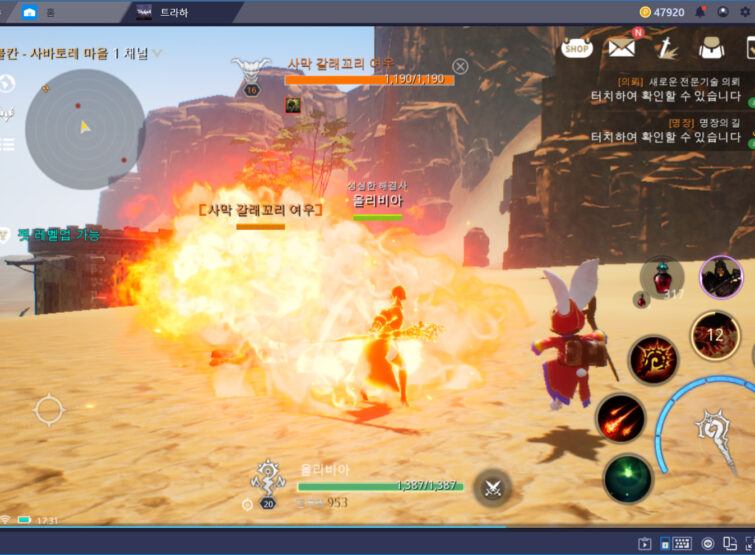755x555 pixels.
Task: Open the SHOP menu
Action: click(x=577, y=46)
